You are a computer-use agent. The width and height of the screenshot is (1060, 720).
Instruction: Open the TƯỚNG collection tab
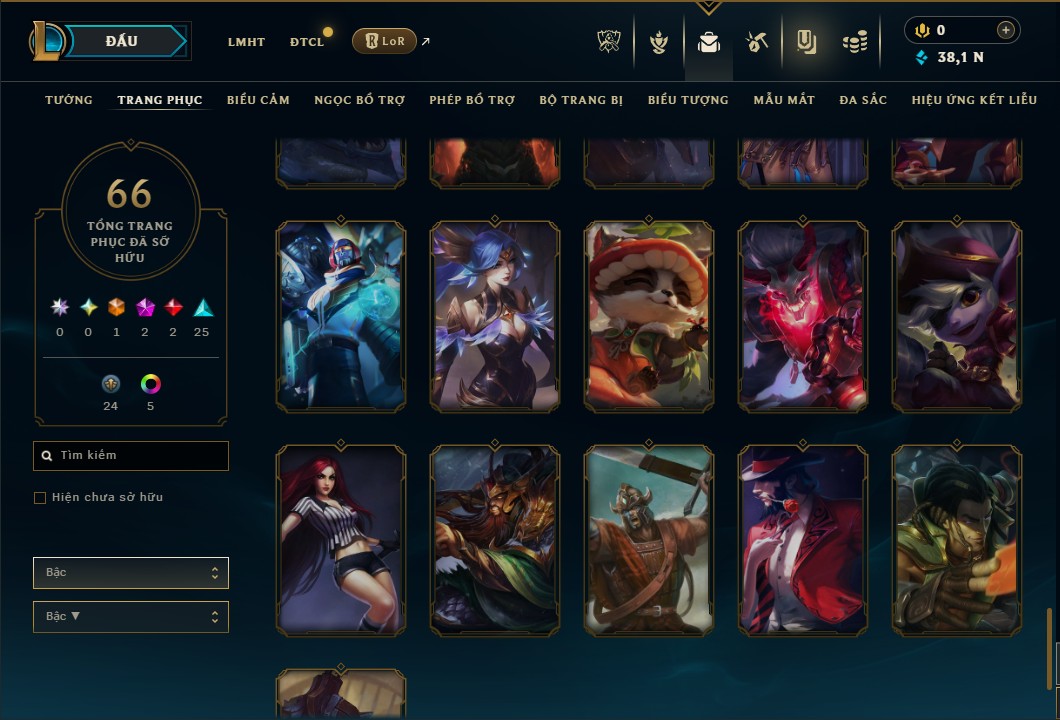[69, 100]
